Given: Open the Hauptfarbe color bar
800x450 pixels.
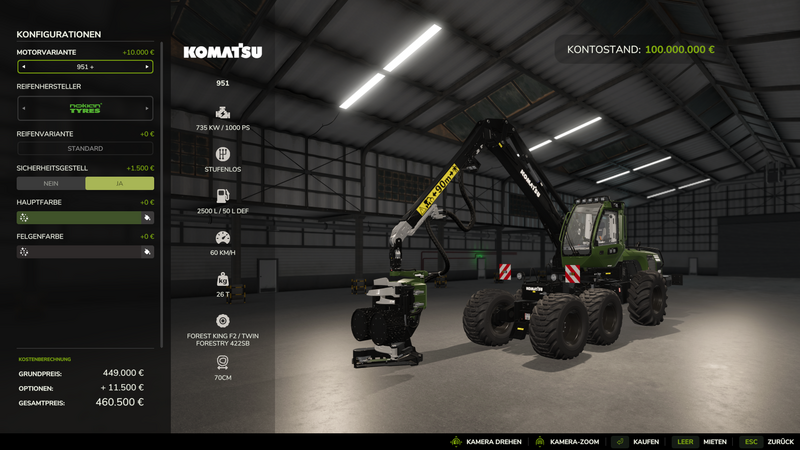Looking at the screenshot, I should [78, 217].
